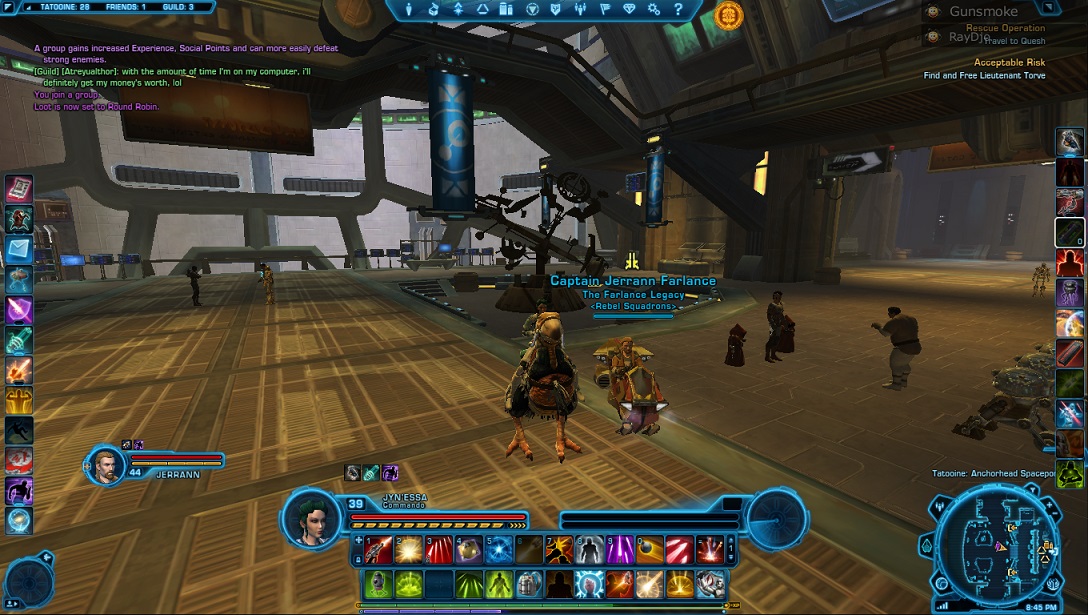Viewport: 1088px width, 615px height.
Task: Activate the white droid companion ability
Action: pos(711,583)
